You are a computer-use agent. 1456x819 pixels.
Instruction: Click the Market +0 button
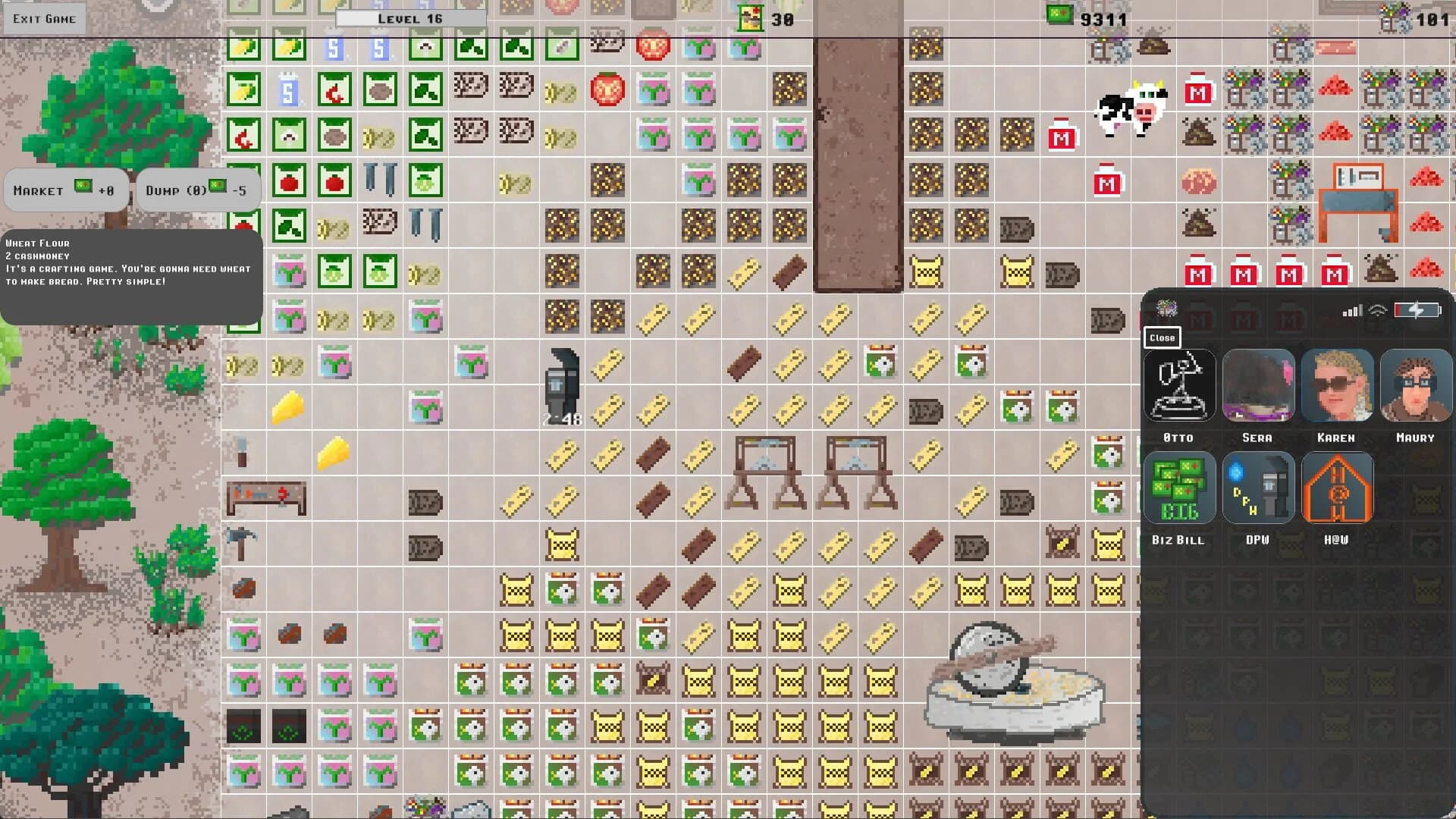pos(65,190)
